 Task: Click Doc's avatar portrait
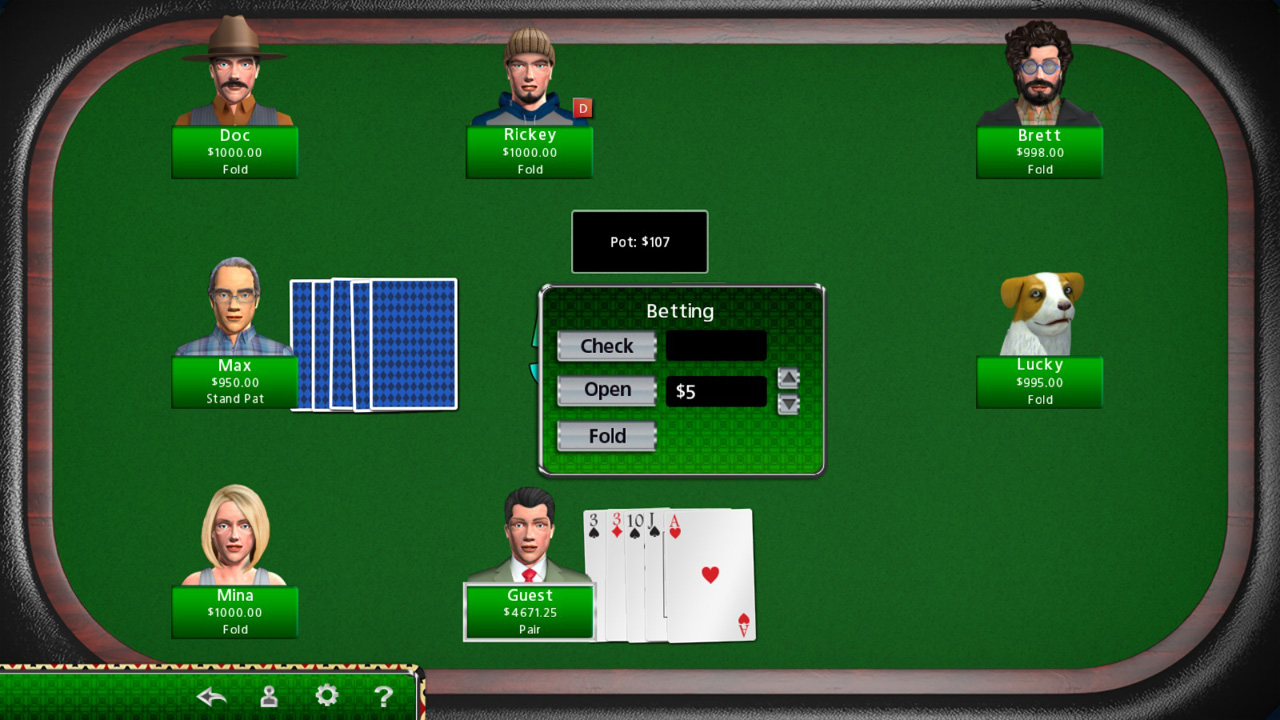234,70
